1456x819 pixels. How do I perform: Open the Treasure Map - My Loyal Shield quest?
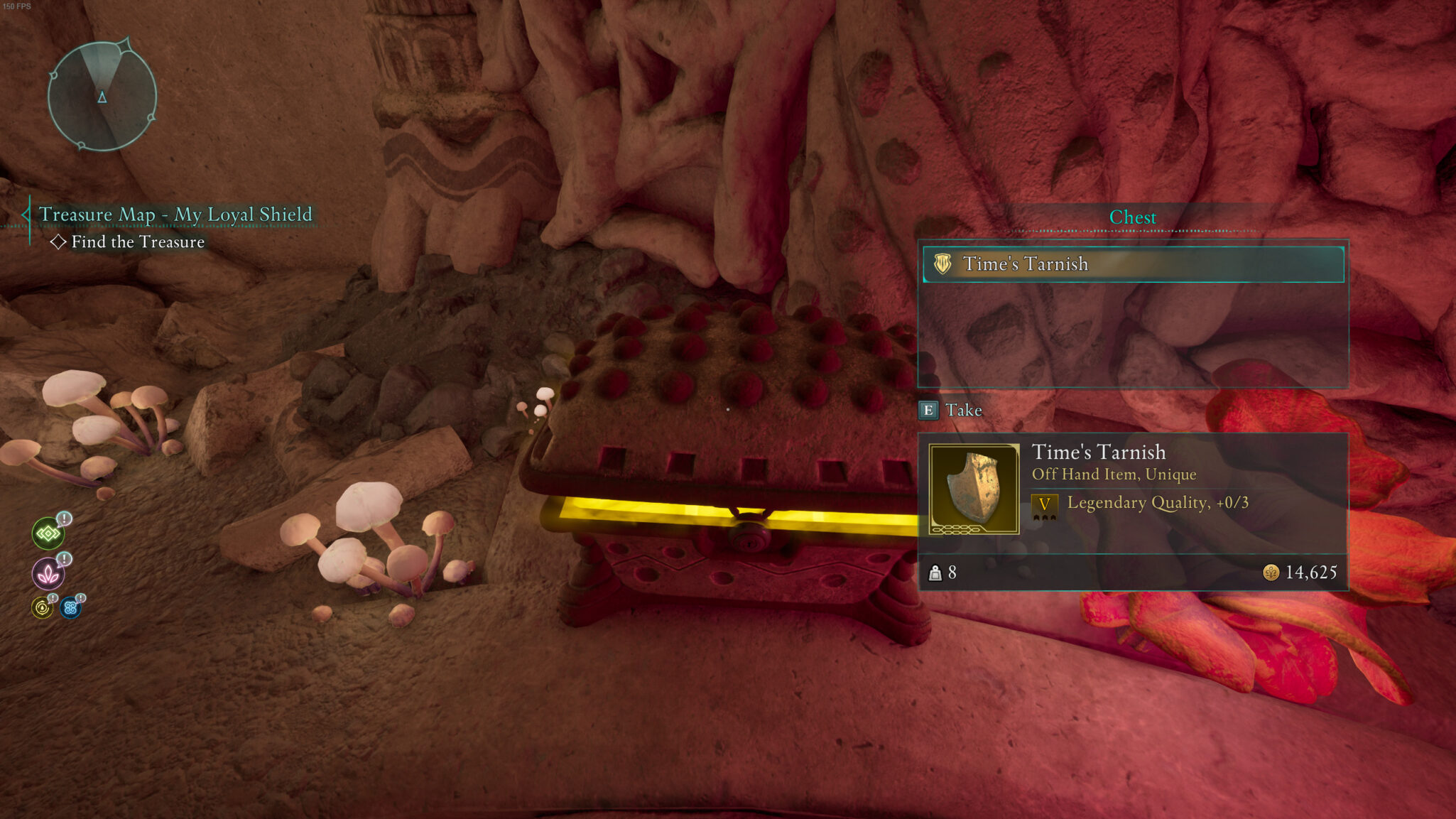175,215
